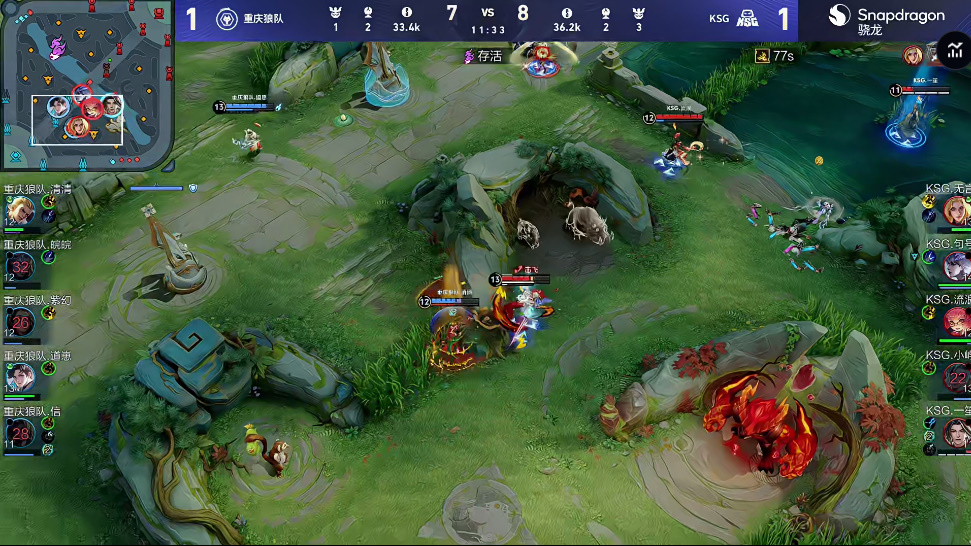This screenshot has width=971, height=546.
Task: Focus on KSG.小崽 player portrait
Action: (x=955, y=377)
